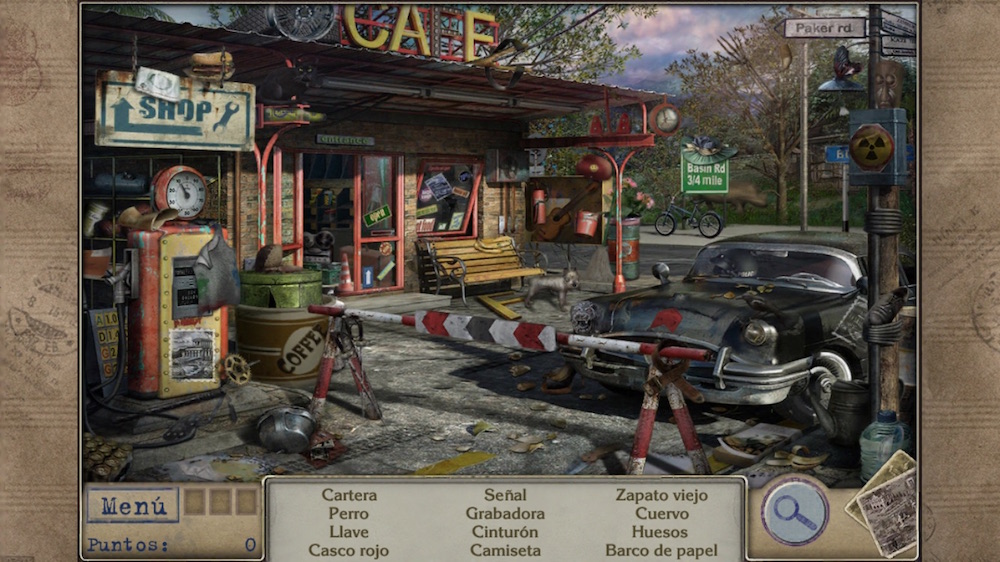Image resolution: width=1000 pixels, height=562 pixels.
Task: Select "Camiseta" in the object list
Action: [x=505, y=550]
